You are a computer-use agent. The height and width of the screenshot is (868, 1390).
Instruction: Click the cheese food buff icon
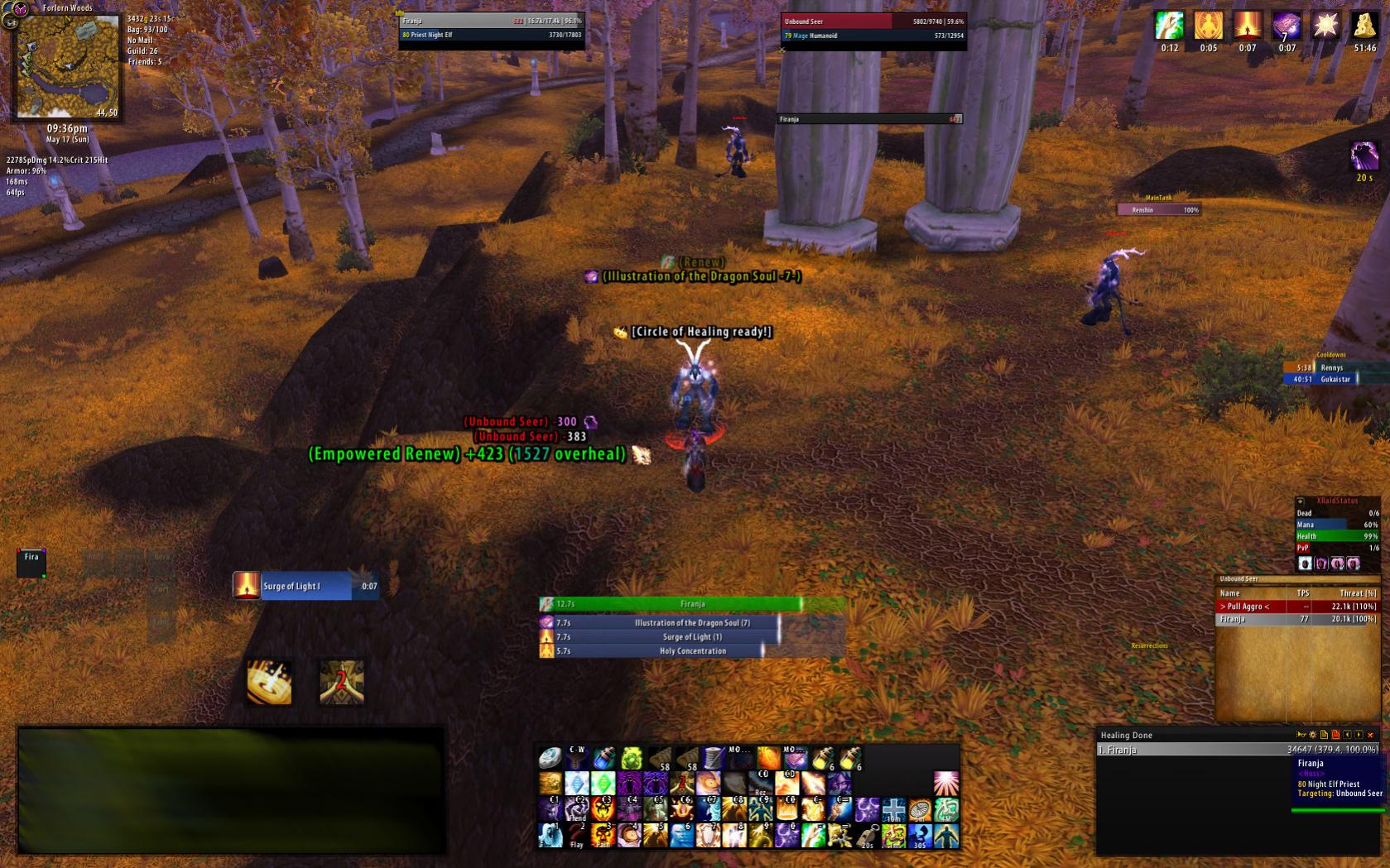pos(1364,26)
